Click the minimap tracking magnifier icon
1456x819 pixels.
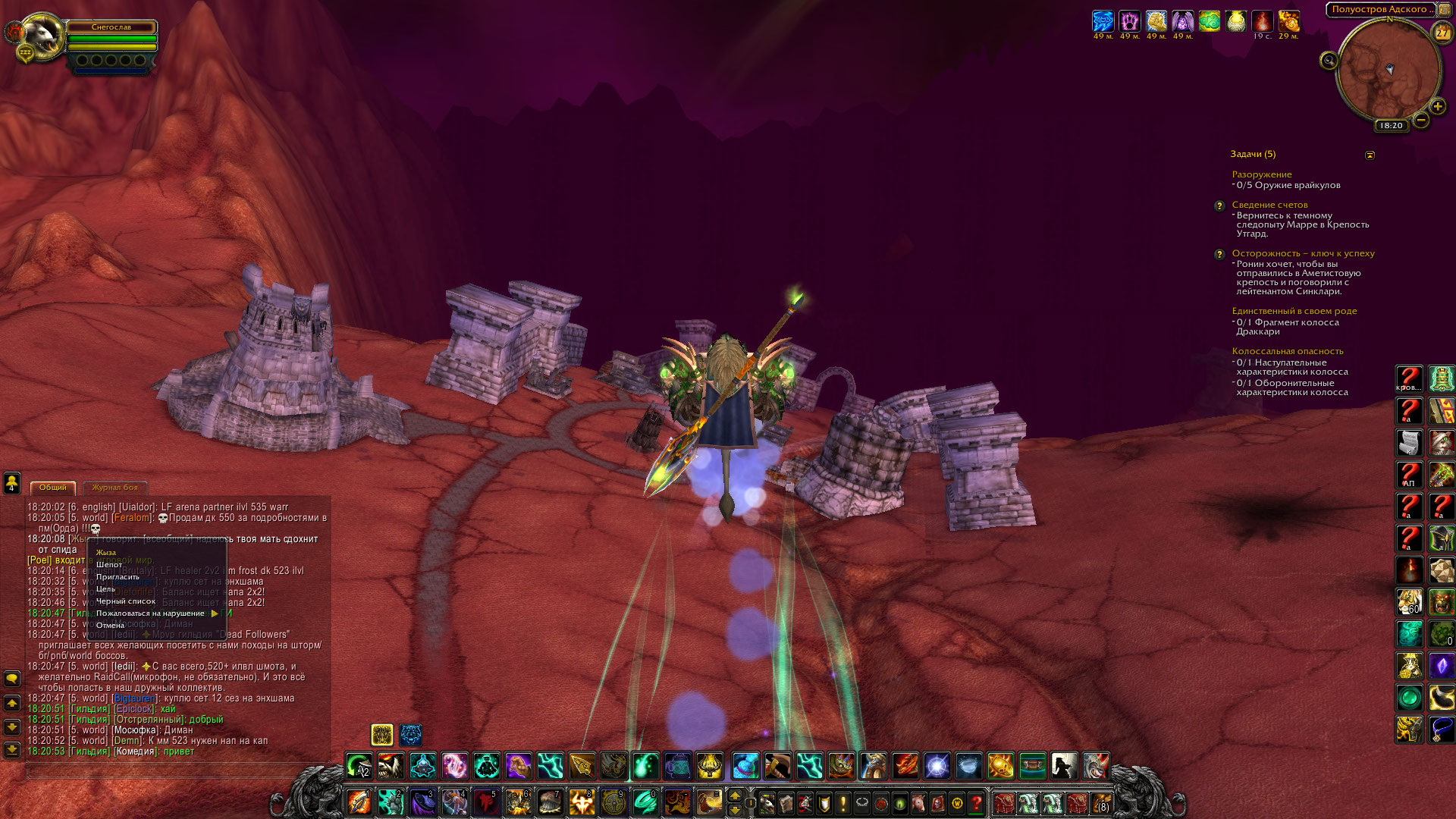pyautogui.click(x=1329, y=61)
